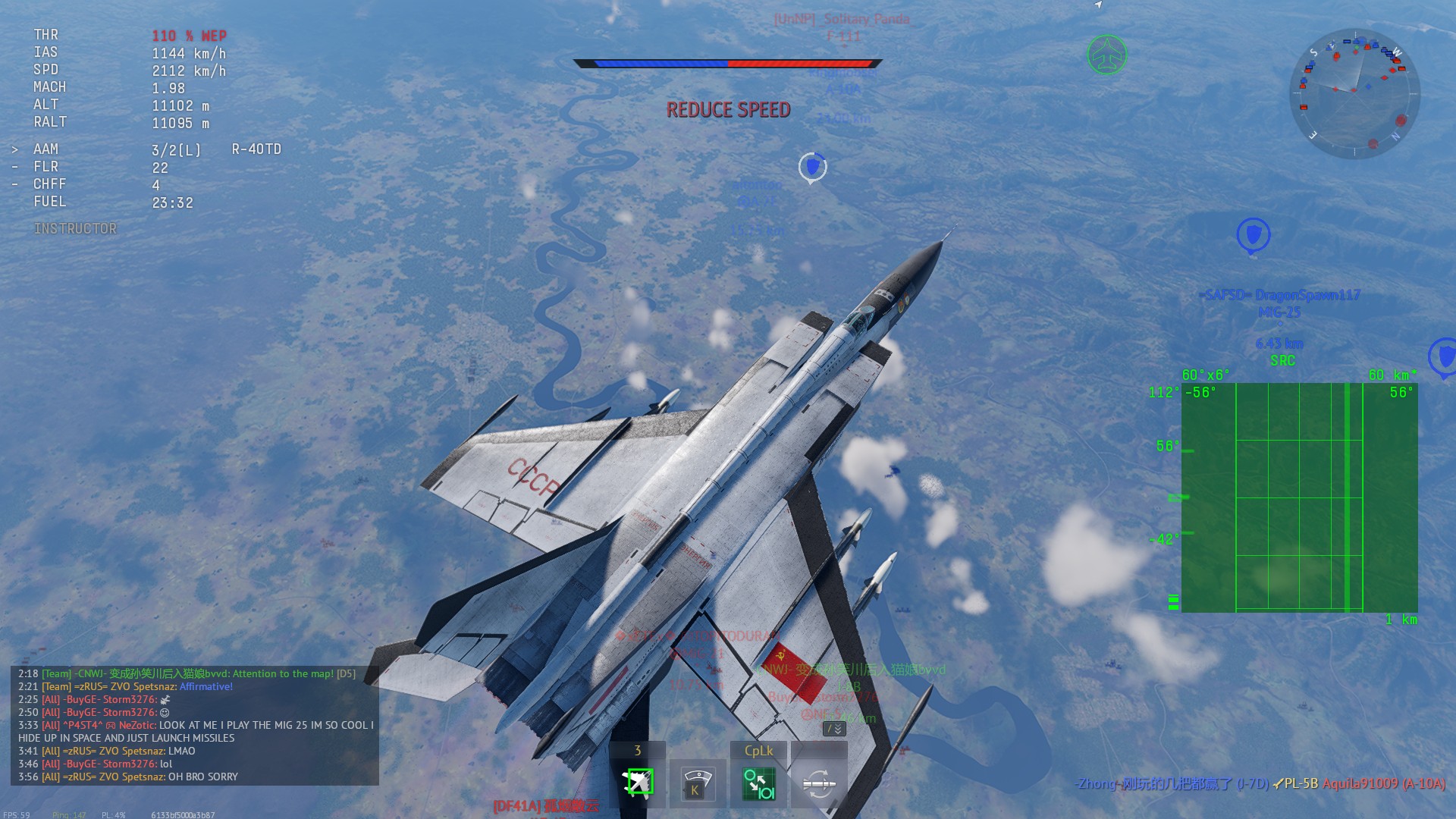Activate the target lock aircraft icon
Image resolution: width=1456 pixels, height=819 pixels.
point(638,783)
